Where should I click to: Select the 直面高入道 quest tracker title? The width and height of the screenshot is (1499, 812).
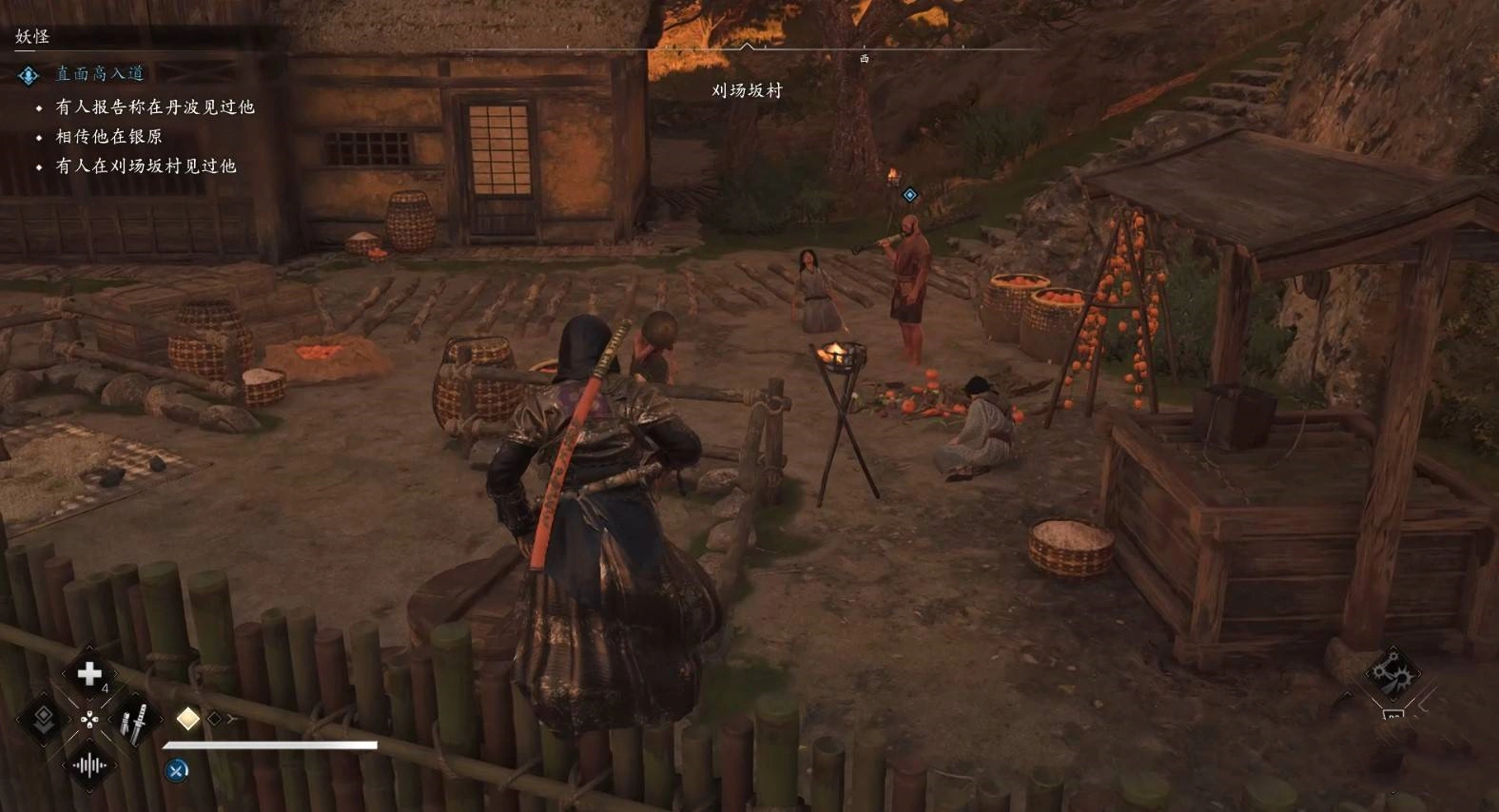pyautogui.click(x=99, y=73)
